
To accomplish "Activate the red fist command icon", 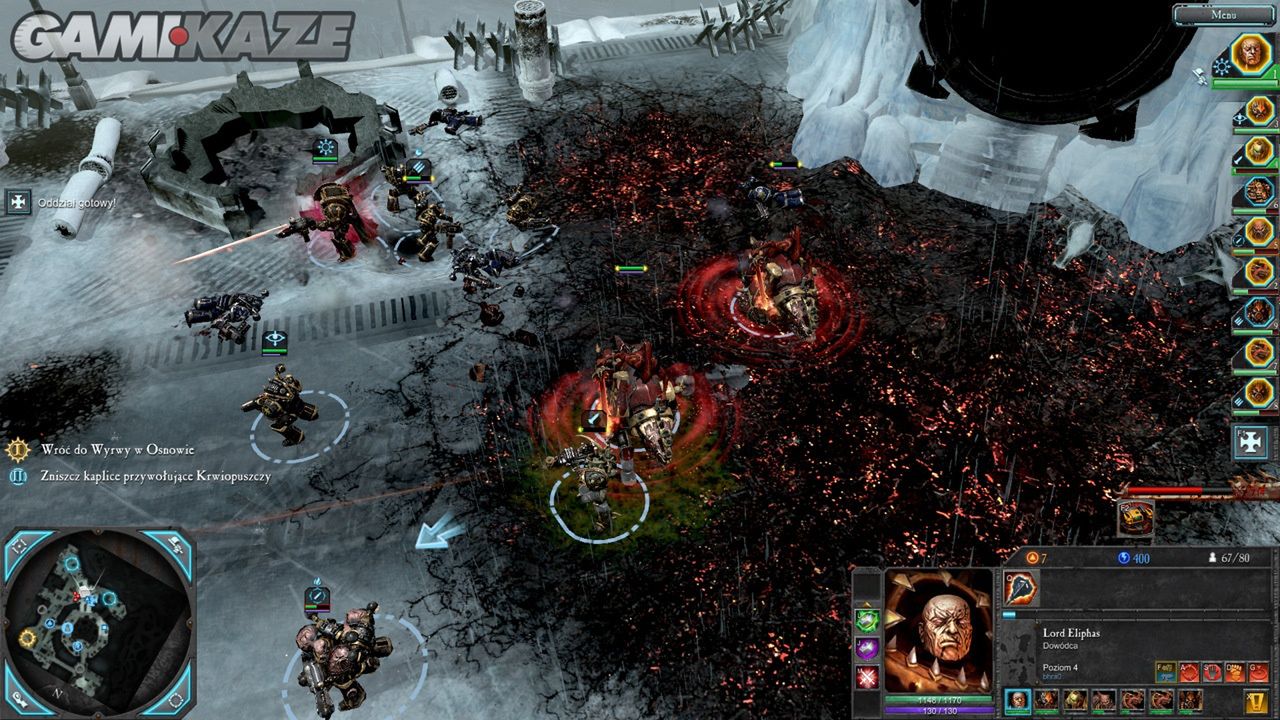I will point(1234,672).
